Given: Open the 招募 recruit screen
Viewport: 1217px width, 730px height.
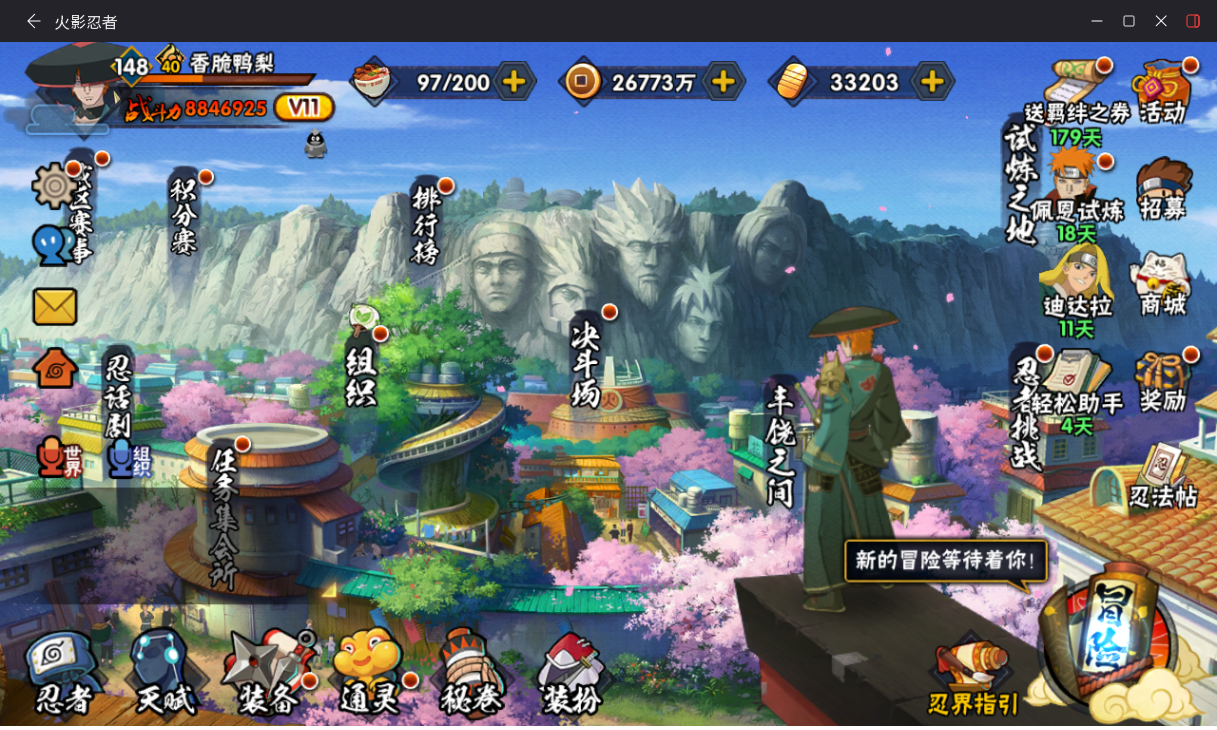Looking at the screenshot, I should click(x=1163, y=189).
